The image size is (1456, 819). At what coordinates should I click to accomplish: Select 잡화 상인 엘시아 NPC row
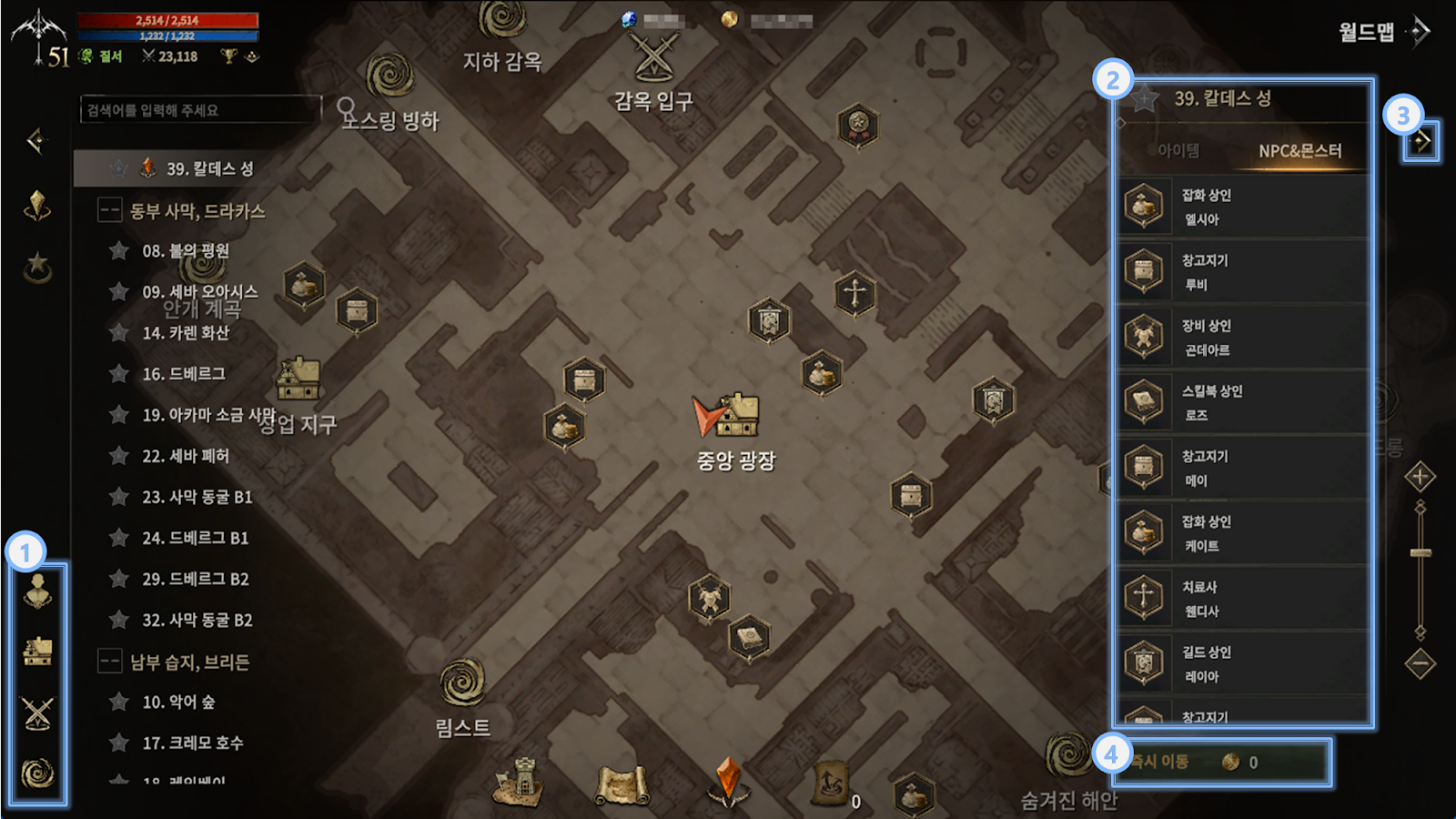(1243, 207)
